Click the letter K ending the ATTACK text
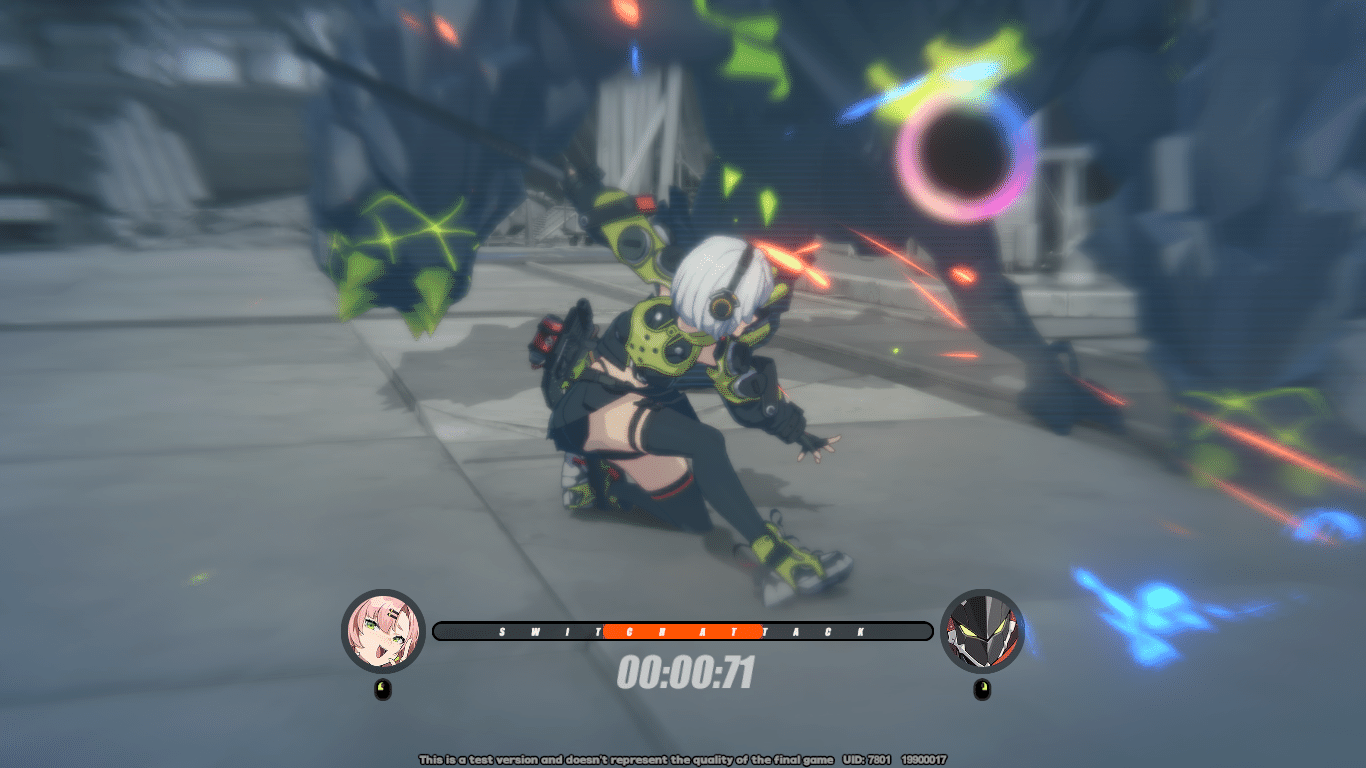This screenshot has height=768, width=1366. pyautogui.click(x=861, y=631)
